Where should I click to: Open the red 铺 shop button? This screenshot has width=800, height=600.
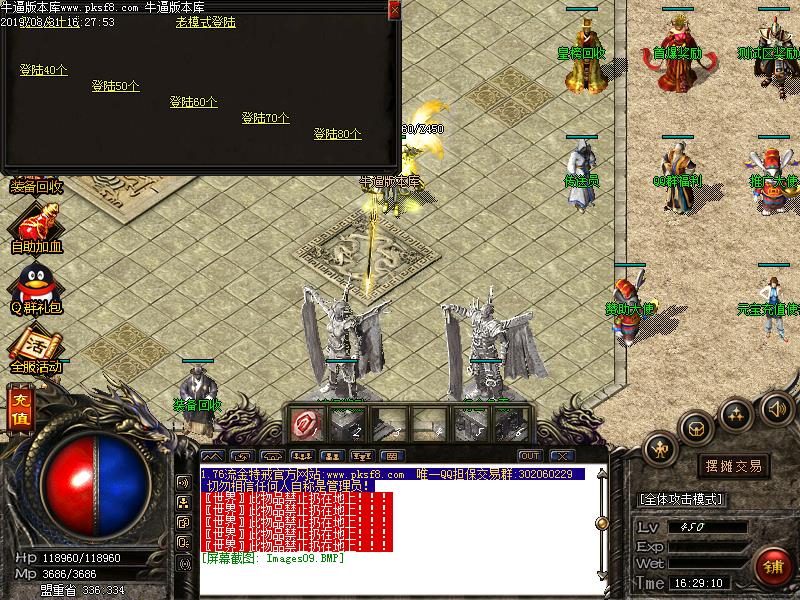(772, 565)
